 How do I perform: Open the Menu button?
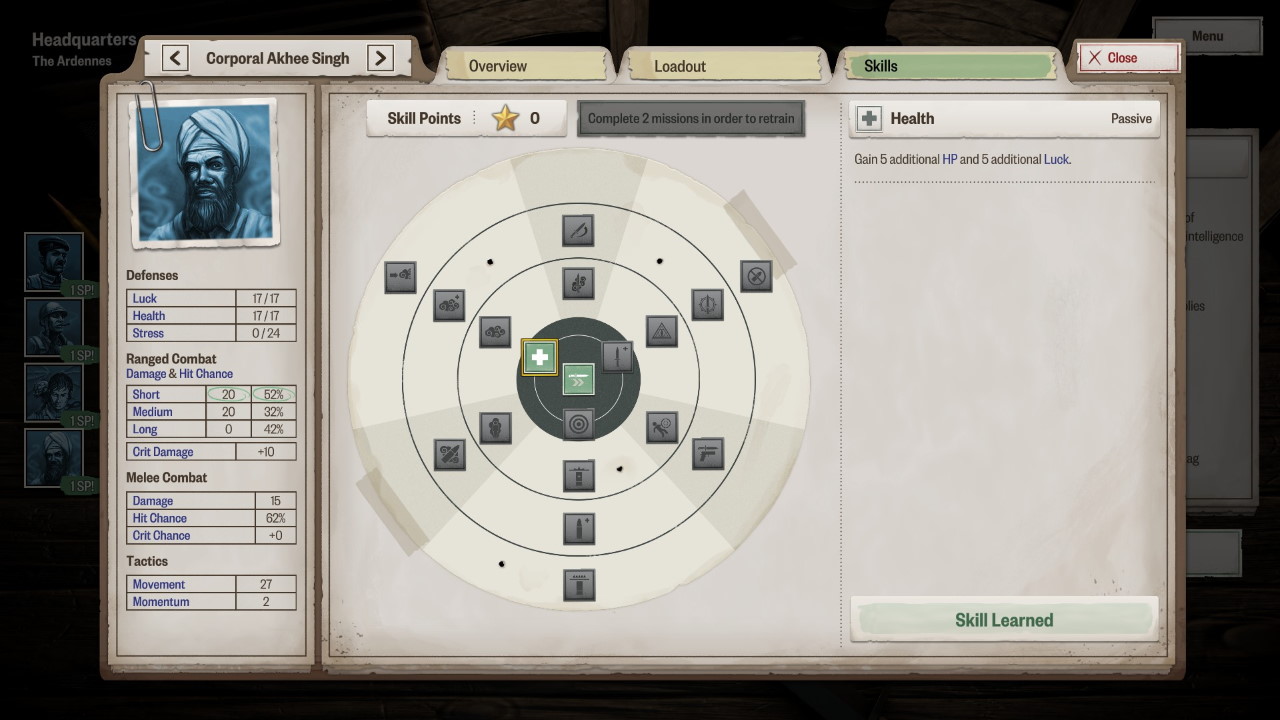(1206, 36)
